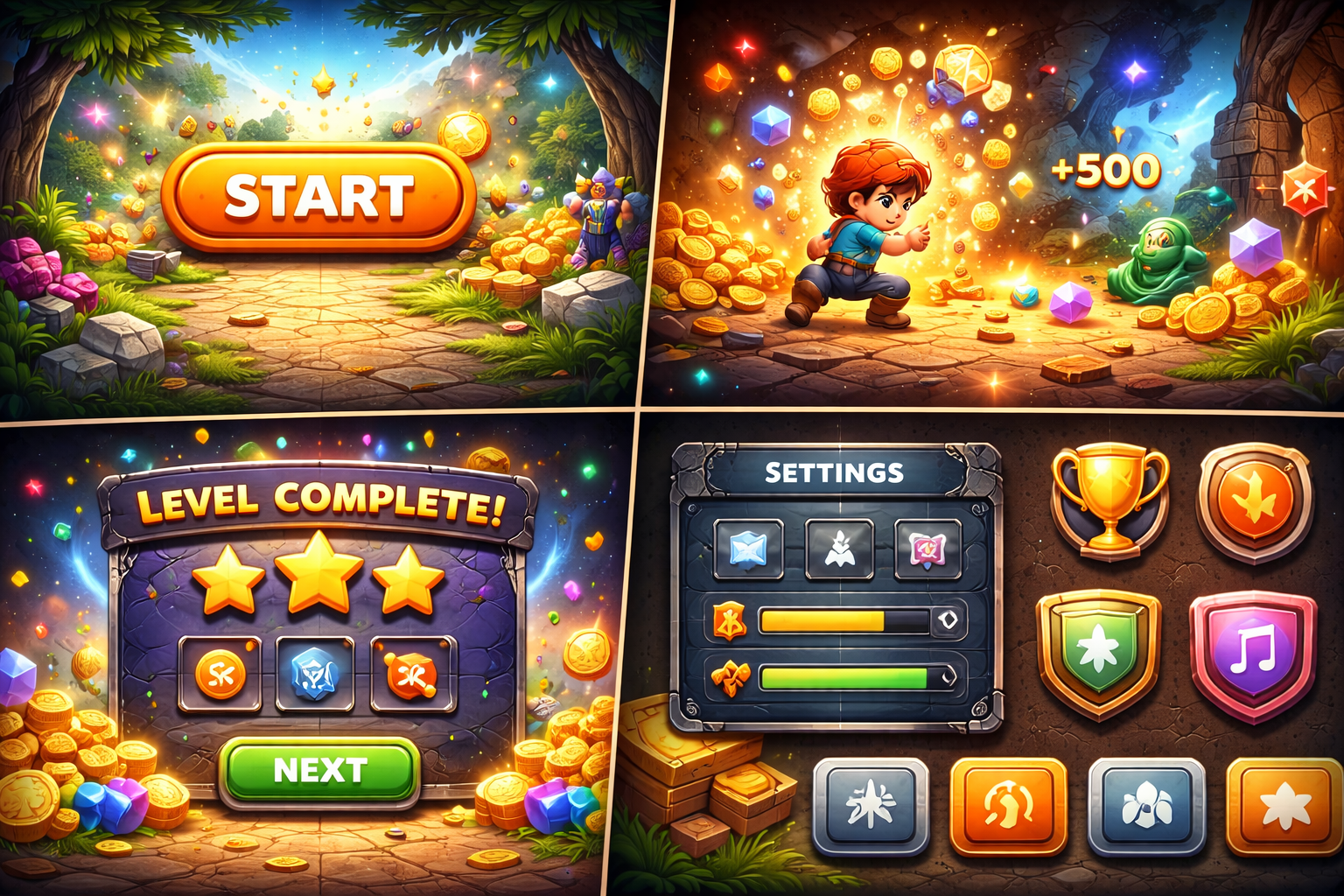Choose the blue gem crest reward slot
This screenshot has width=1344, height=896.
tap(315, 674)
